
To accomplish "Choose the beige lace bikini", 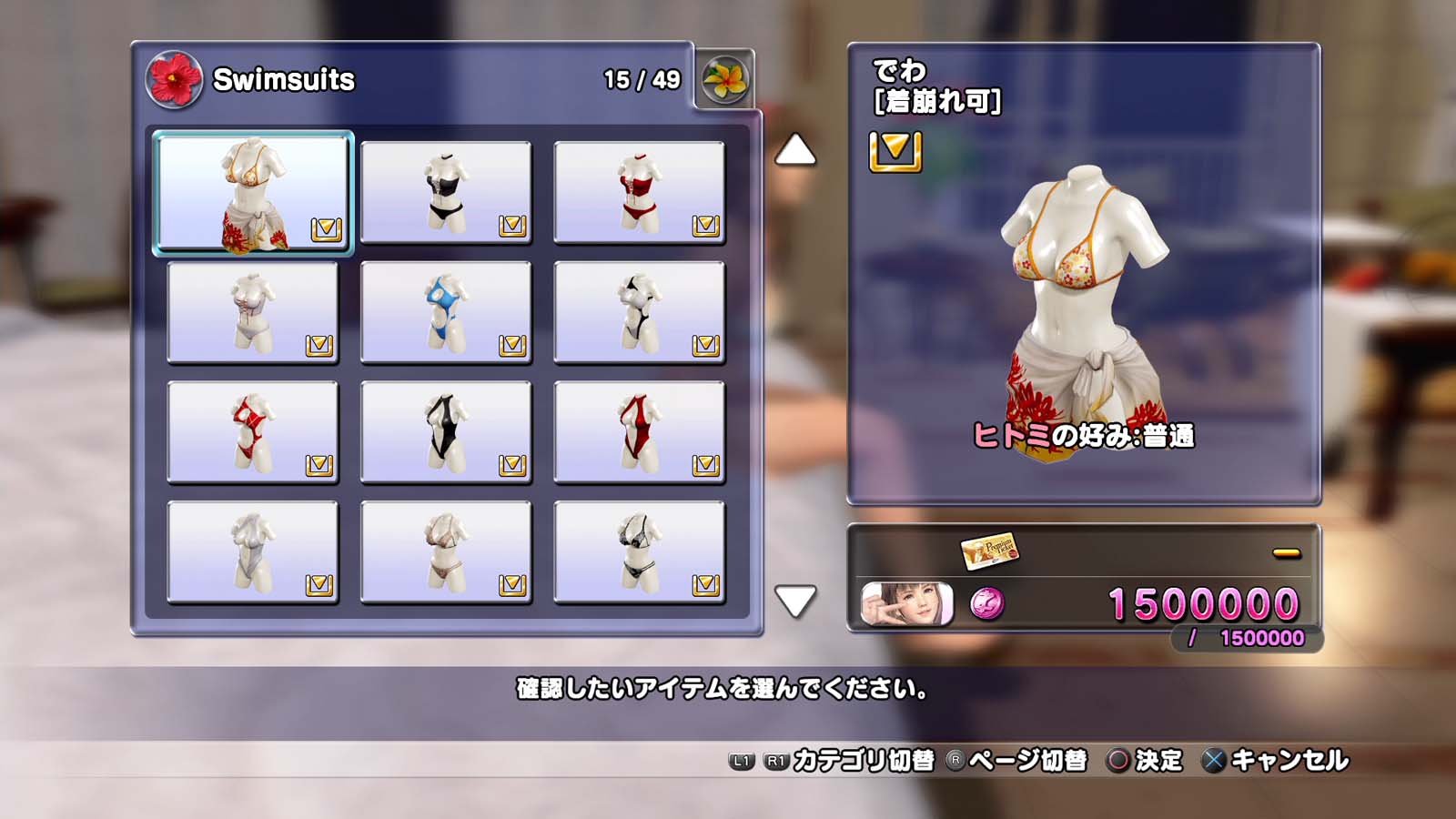I will [446, 552].
